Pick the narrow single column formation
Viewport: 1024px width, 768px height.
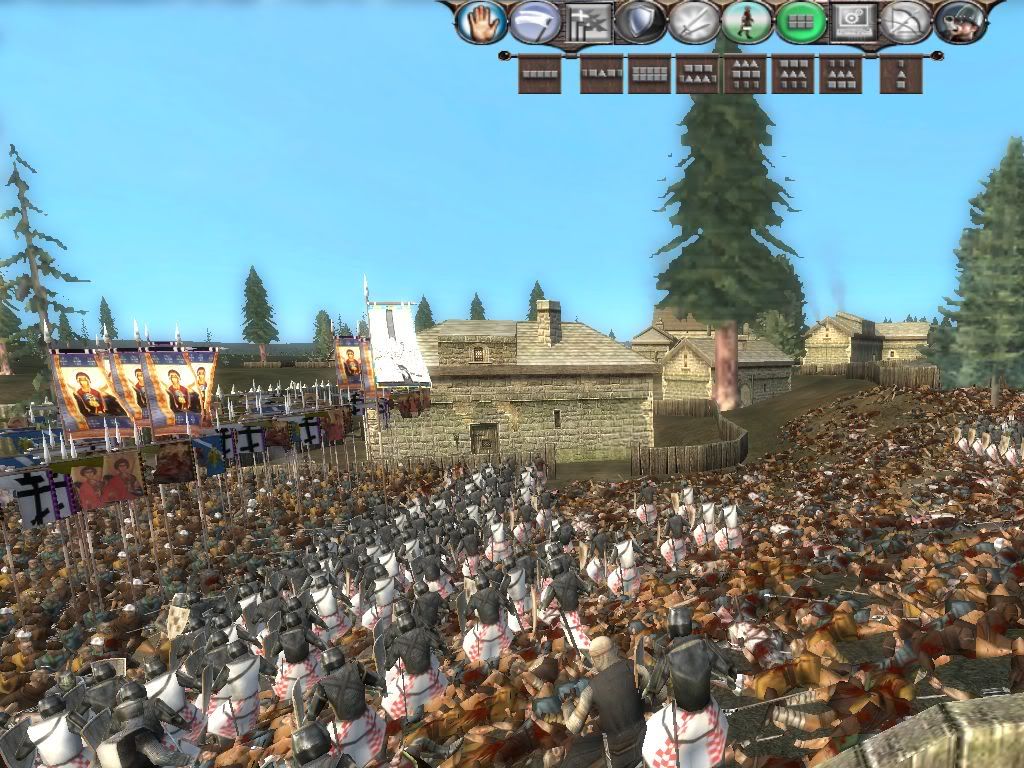(x=901, y=74)
